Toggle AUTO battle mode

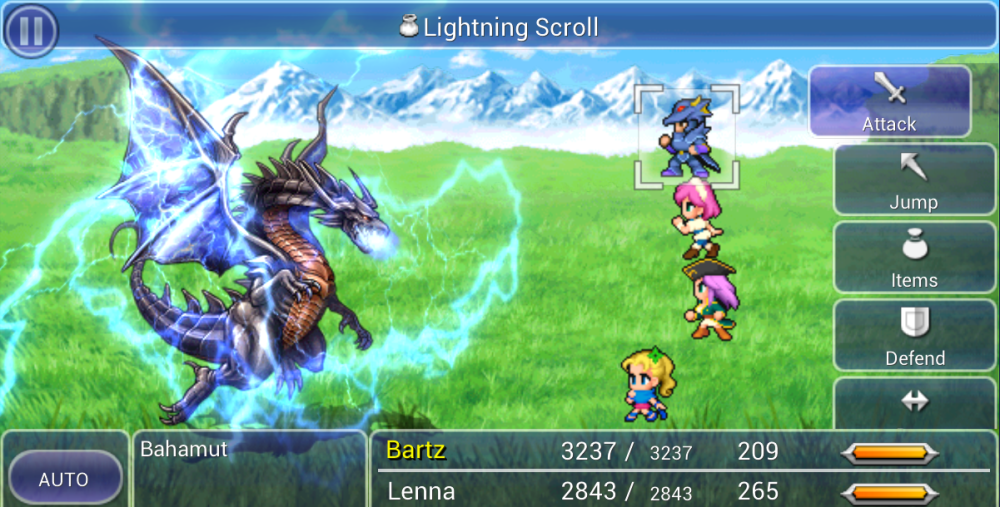pos(64,480)
